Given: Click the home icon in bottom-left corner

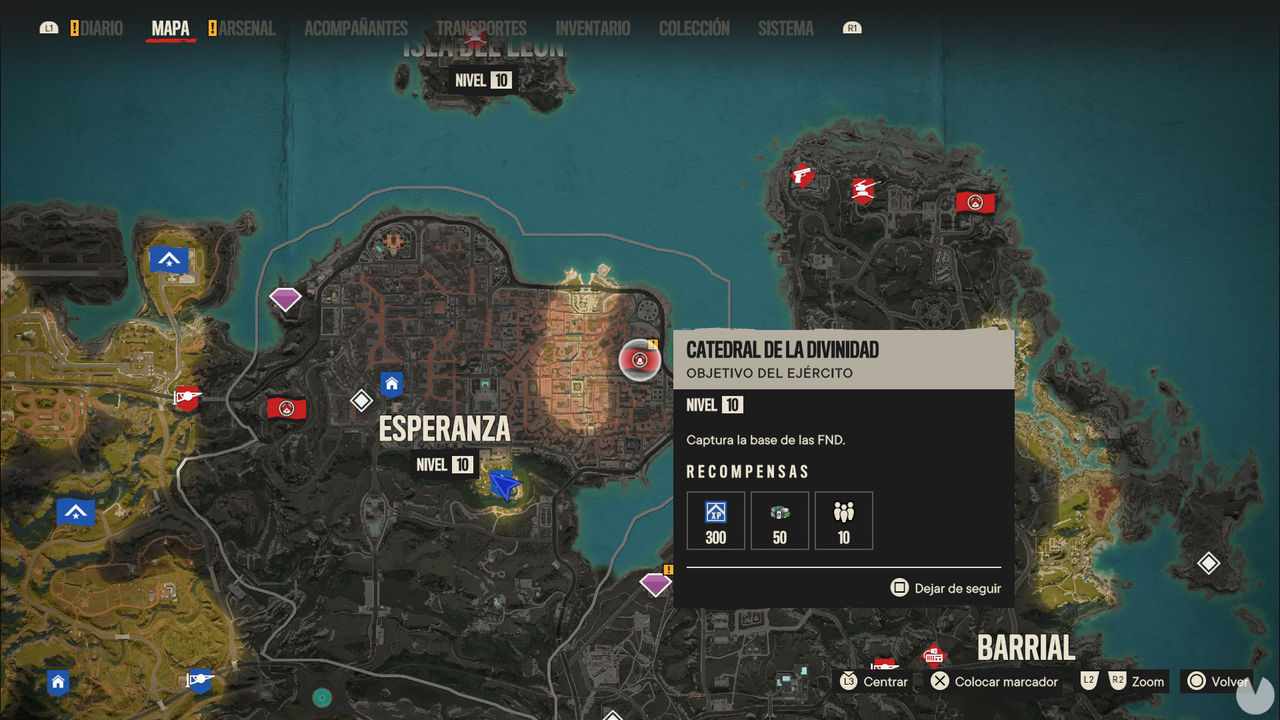Looking at the screenshot, I should click(x=58, y=682).
